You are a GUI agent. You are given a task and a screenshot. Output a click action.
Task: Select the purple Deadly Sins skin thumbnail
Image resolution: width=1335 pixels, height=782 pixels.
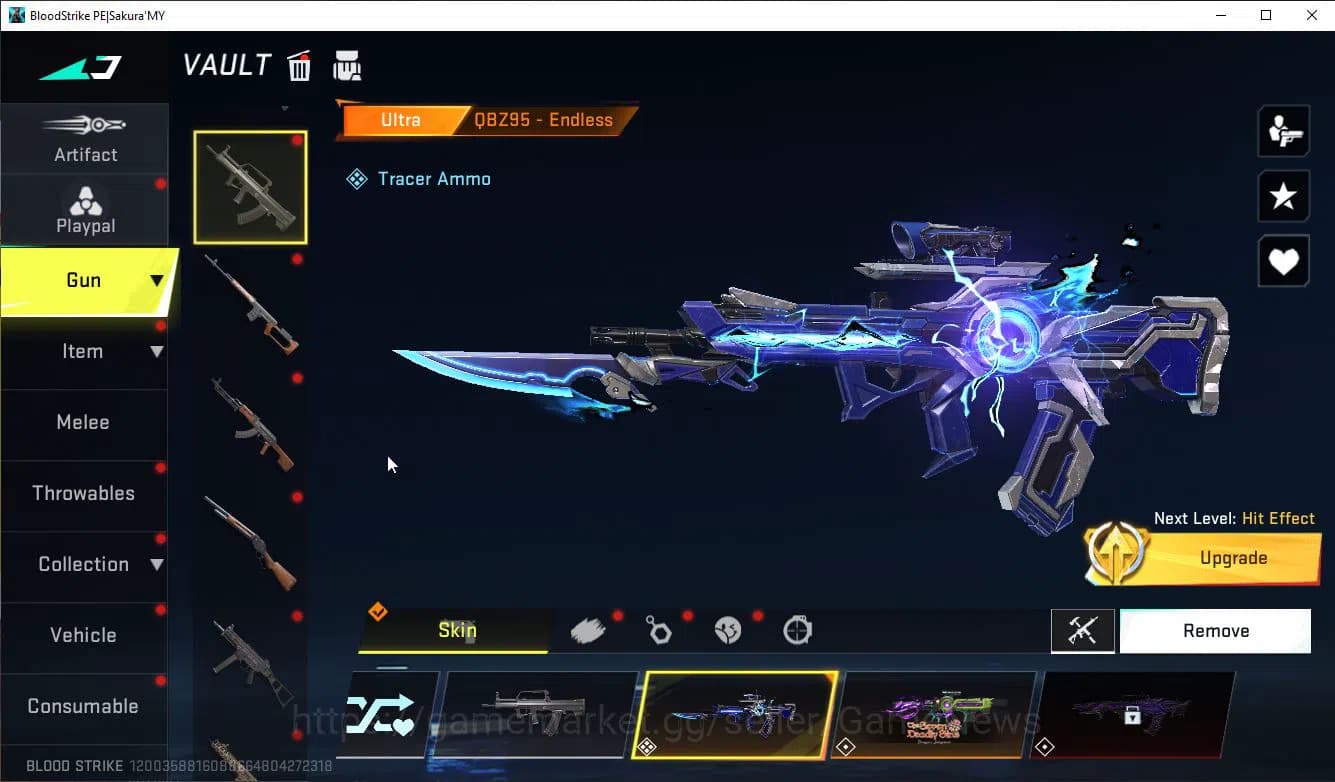click(936, 712)
